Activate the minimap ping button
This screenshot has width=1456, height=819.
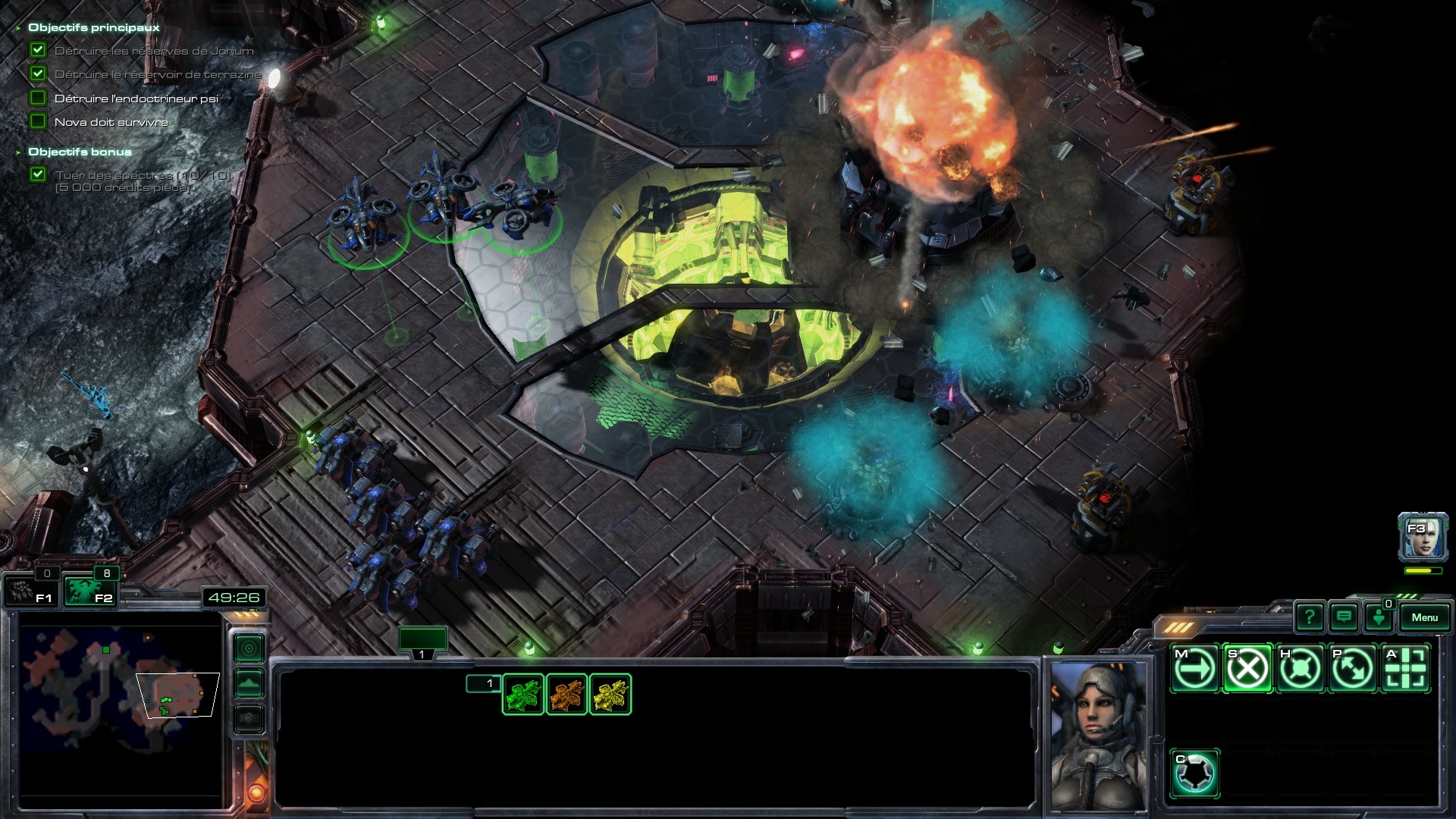pos(249,648)
